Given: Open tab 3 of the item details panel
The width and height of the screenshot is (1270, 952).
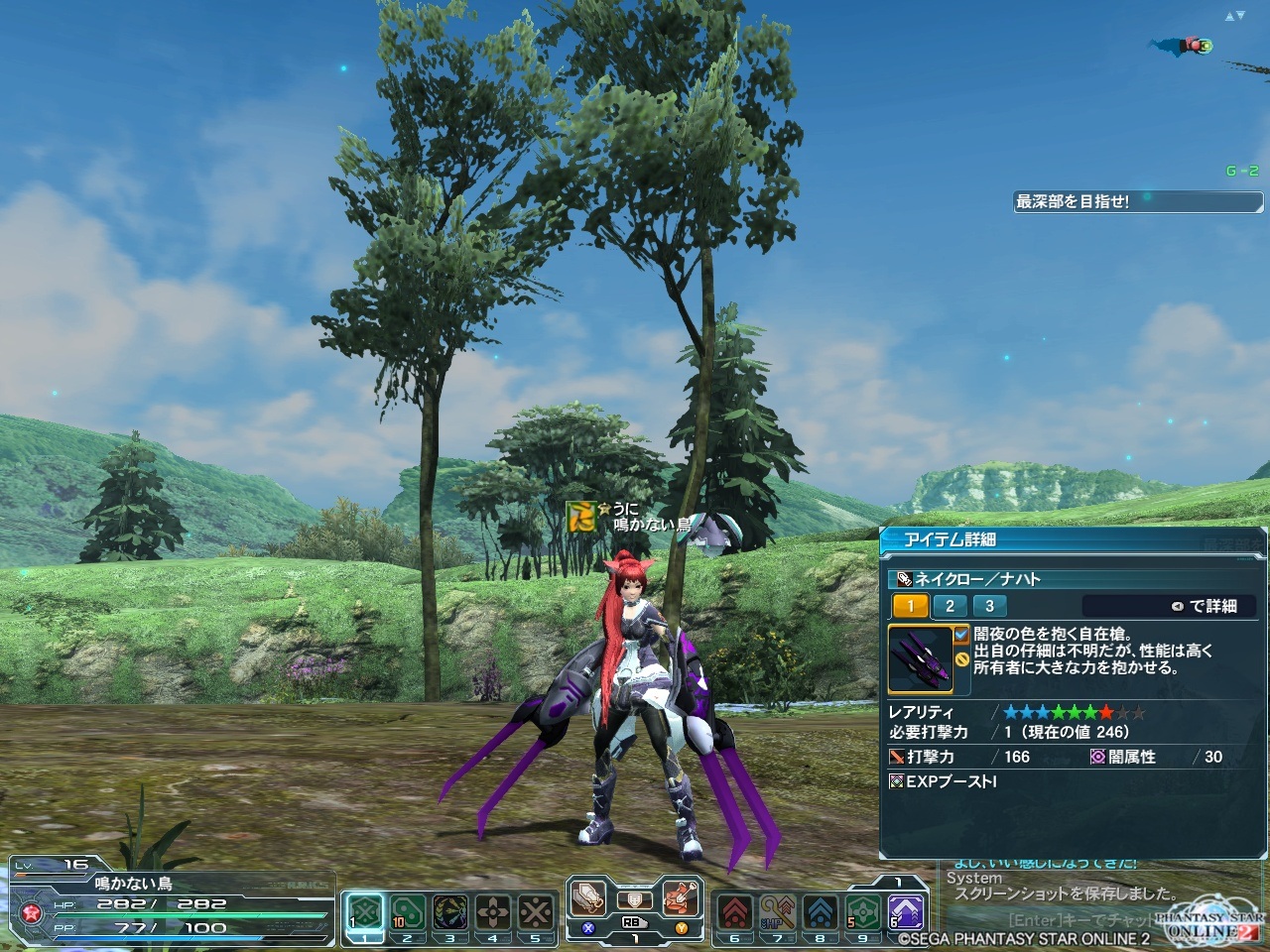Looking at the screenshot, I should tap(989, 606).
